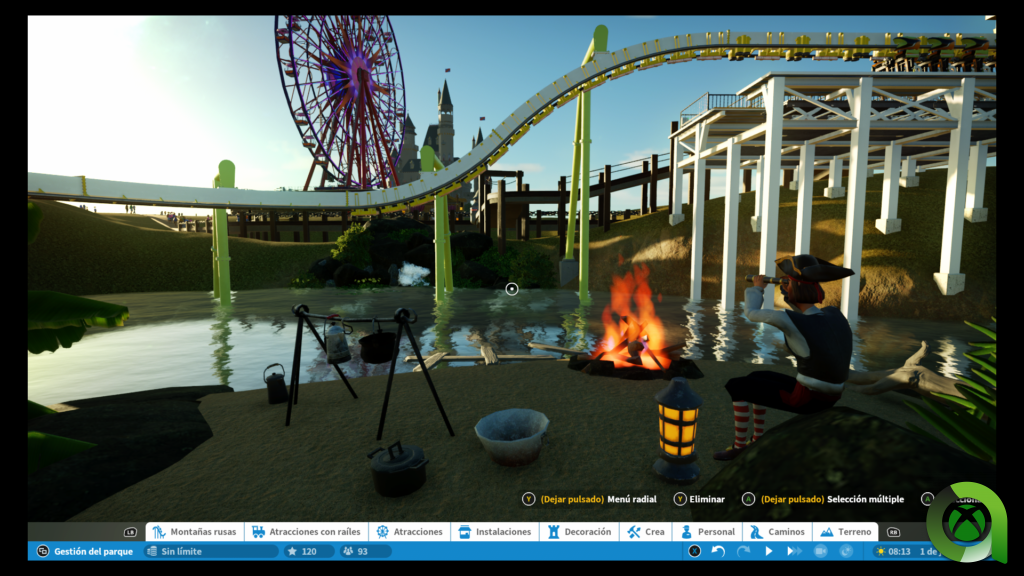The height and width of the screenshot is (576, 1024).
Task: Switch to the Personal staff tab
Action: 708,532
